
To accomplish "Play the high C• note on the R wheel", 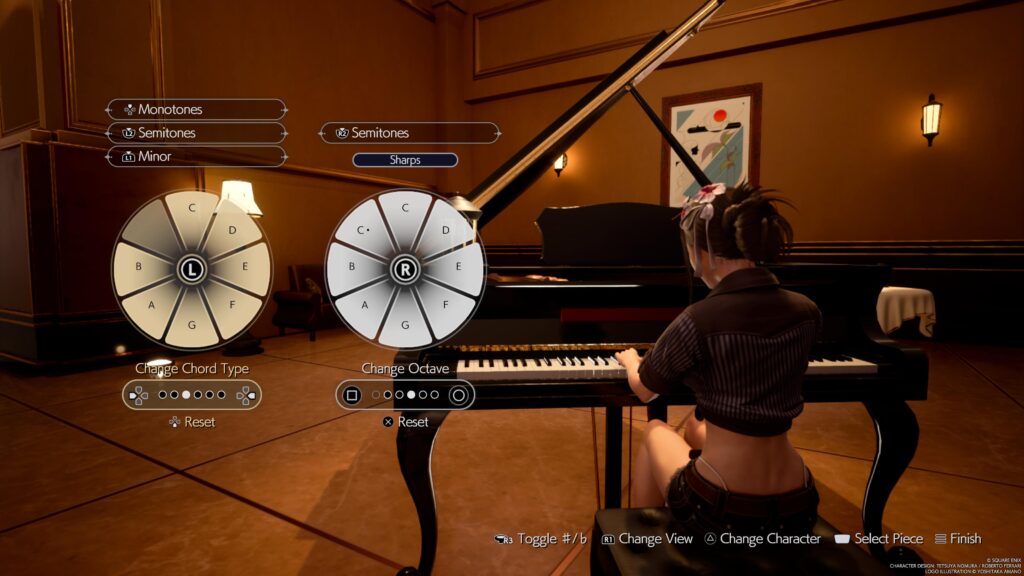I will tap(364, 230).
